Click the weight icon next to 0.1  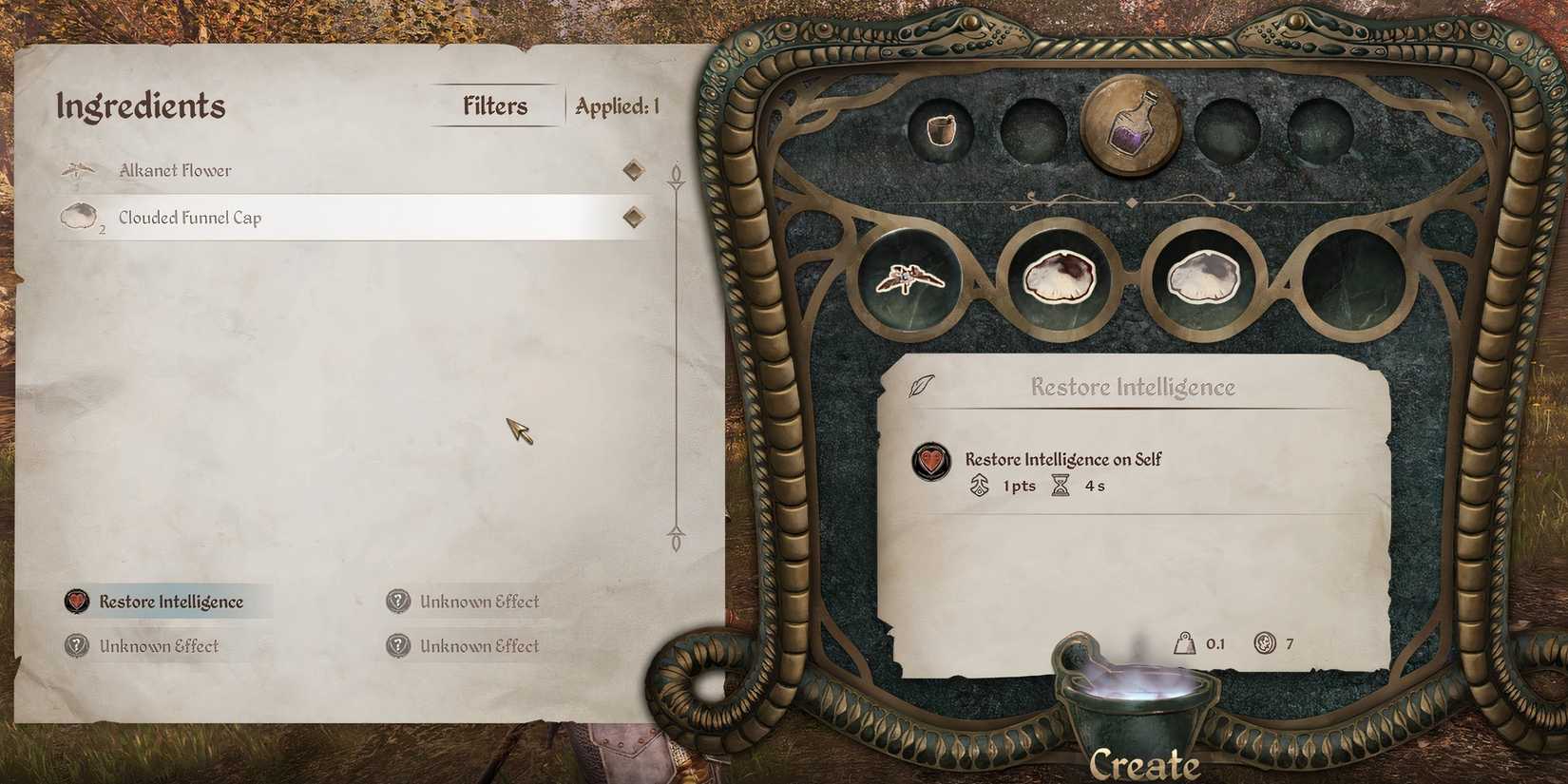[1184, 643]
